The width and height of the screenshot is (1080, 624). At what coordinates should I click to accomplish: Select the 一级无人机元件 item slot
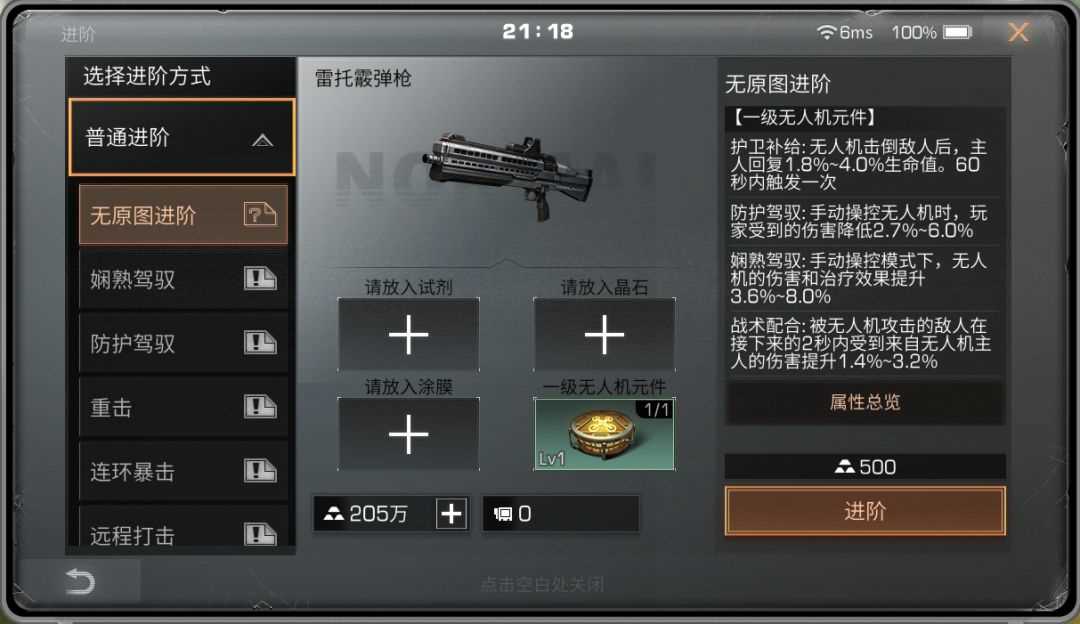pos(604,435)
